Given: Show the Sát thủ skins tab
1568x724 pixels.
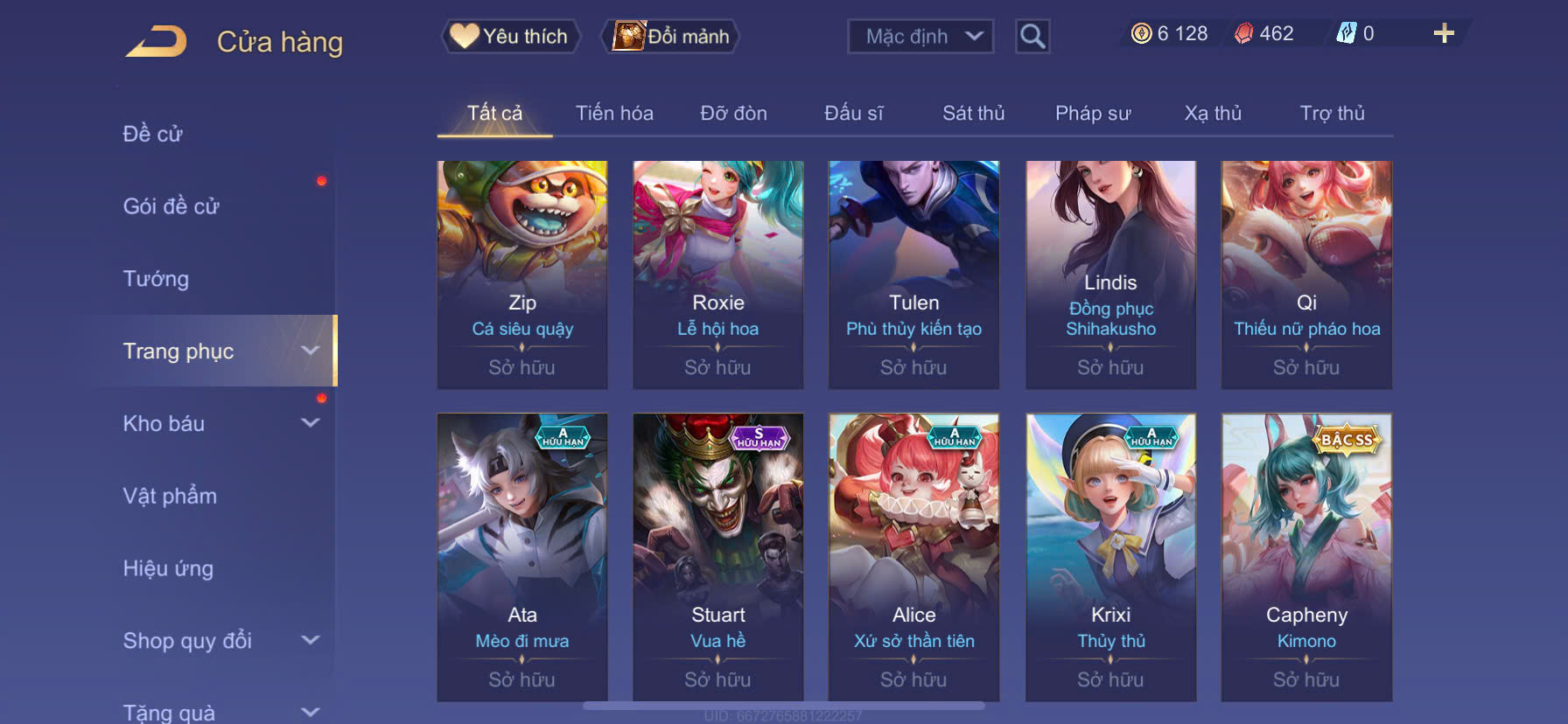Looking at the screenshot, I should 973,114.
